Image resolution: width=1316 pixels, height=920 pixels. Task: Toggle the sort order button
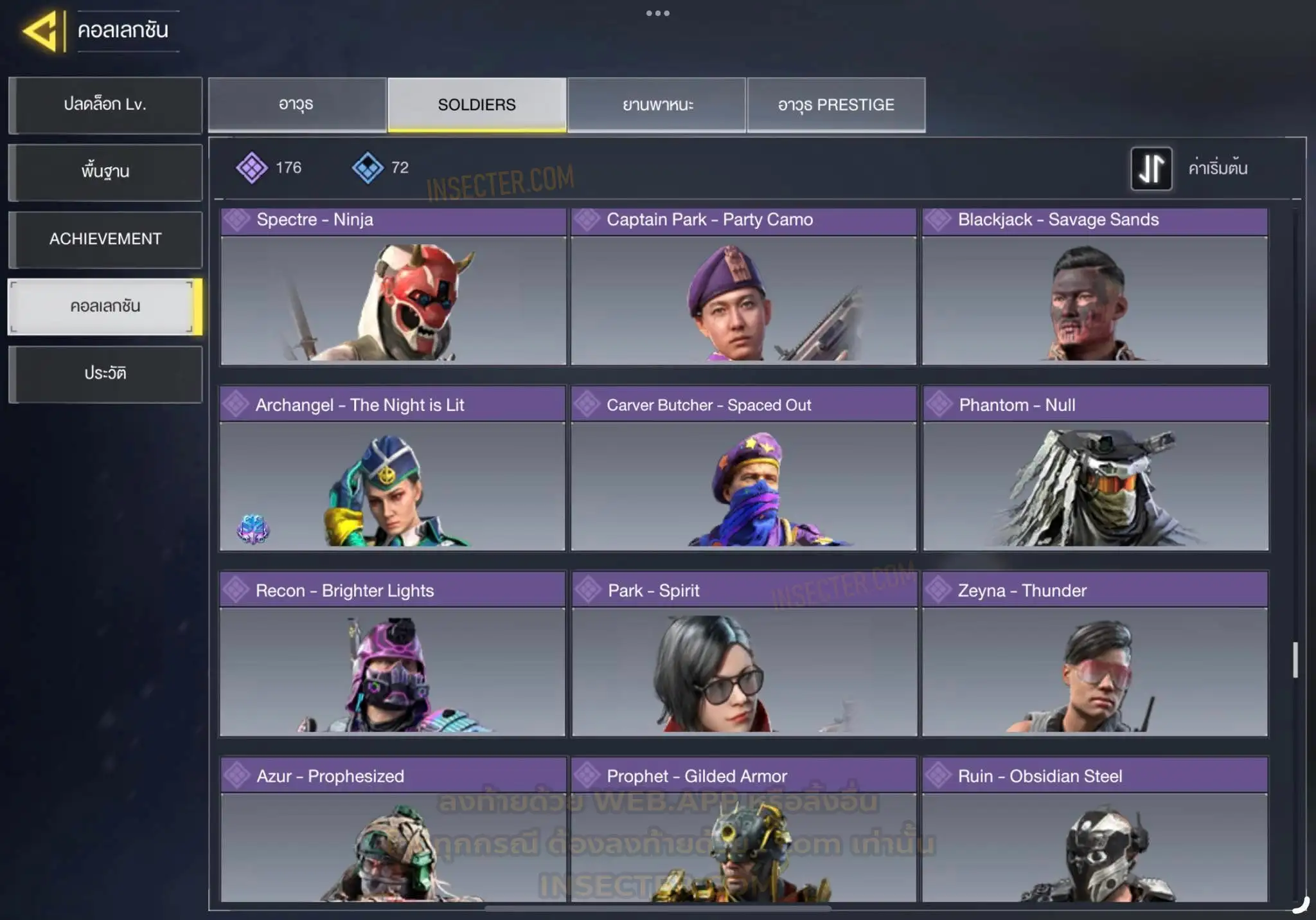(1151, 168)
